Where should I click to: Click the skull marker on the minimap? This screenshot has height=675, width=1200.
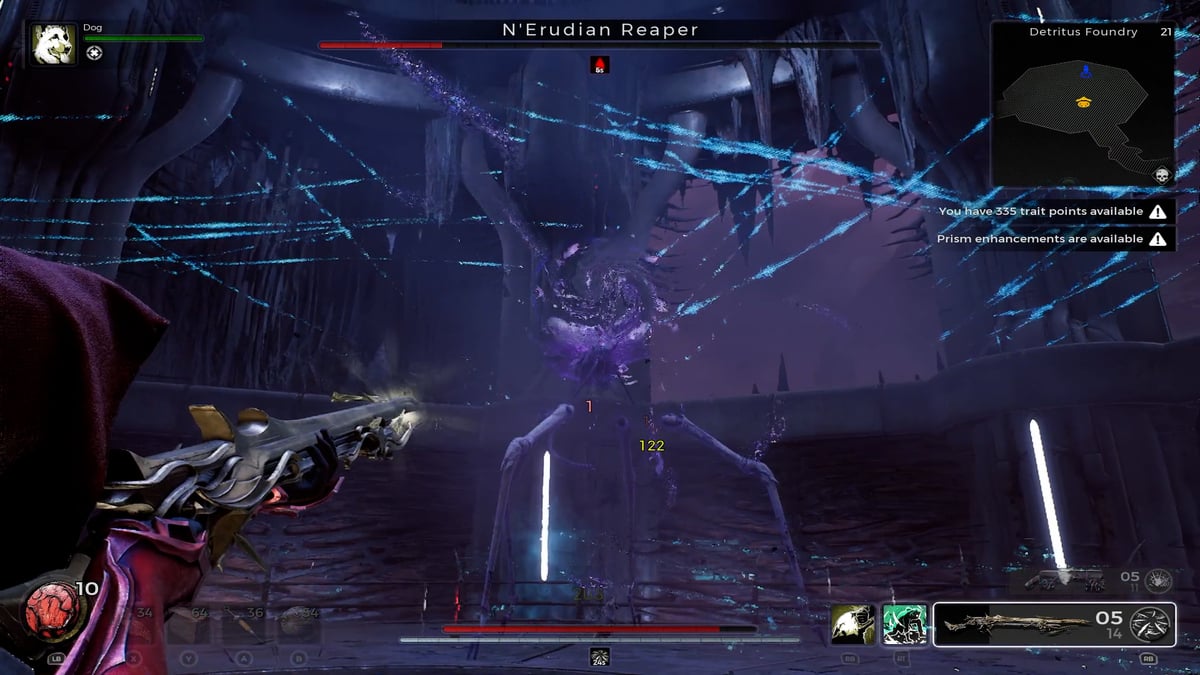tap(1163, 175)
